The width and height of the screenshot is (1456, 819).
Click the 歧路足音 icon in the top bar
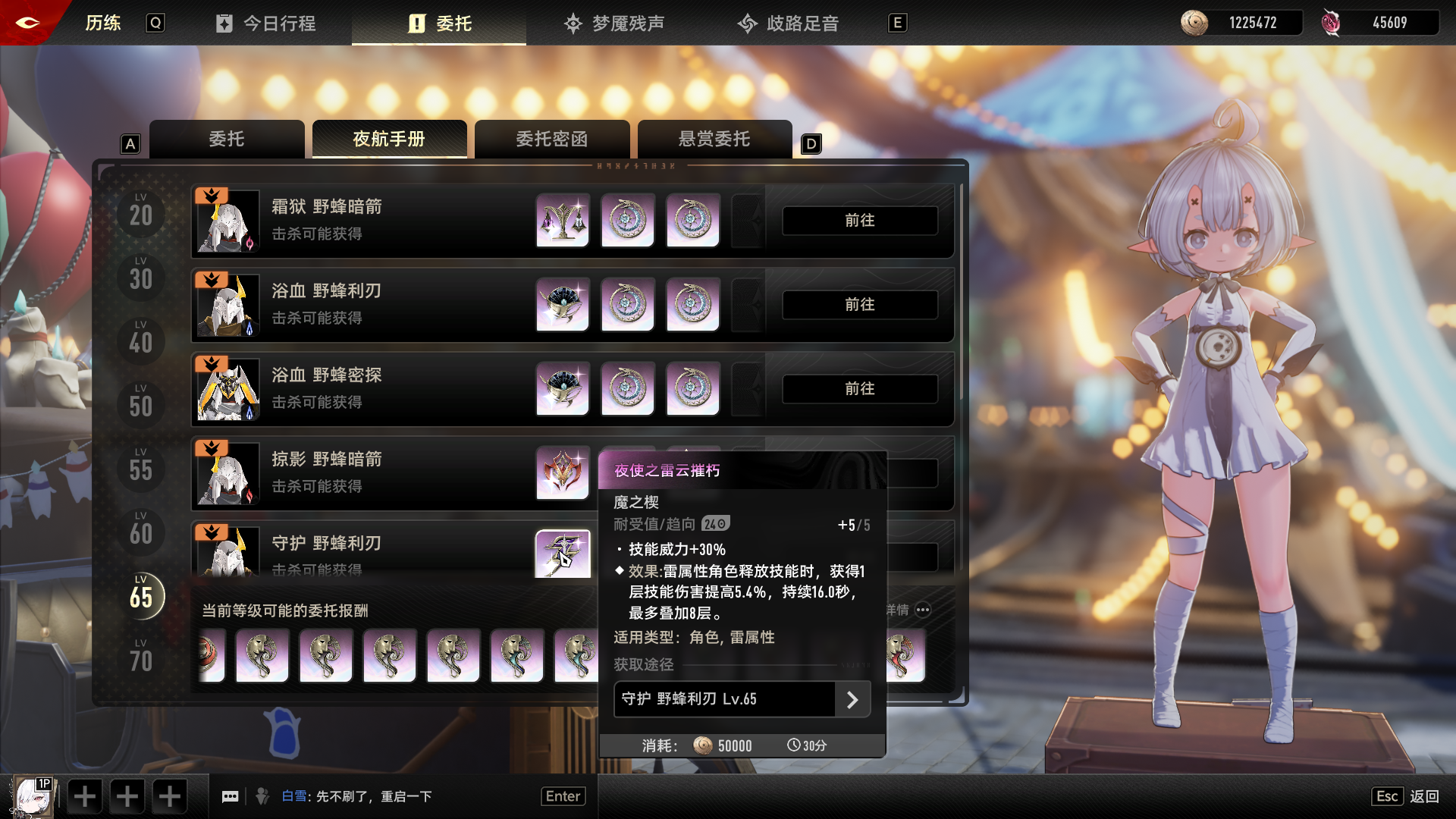[748, 24]
